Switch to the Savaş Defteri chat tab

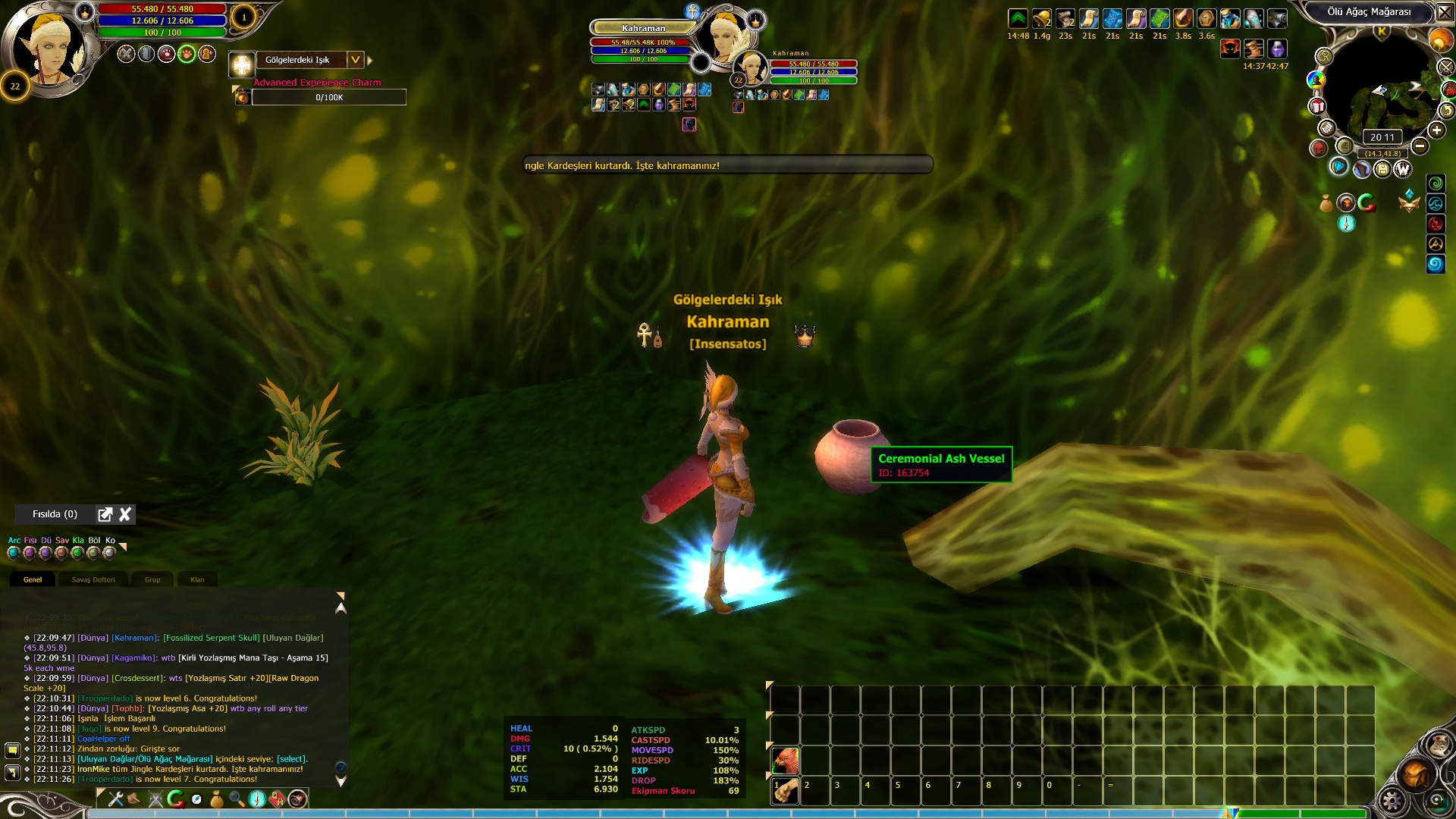point(93,580)
